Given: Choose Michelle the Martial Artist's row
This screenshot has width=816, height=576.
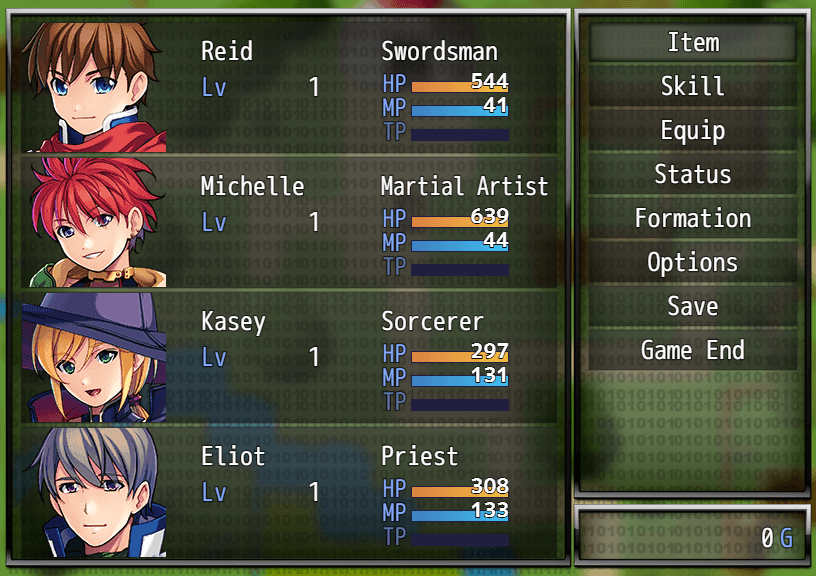Looking at the screenshot, I should point(290,221).
